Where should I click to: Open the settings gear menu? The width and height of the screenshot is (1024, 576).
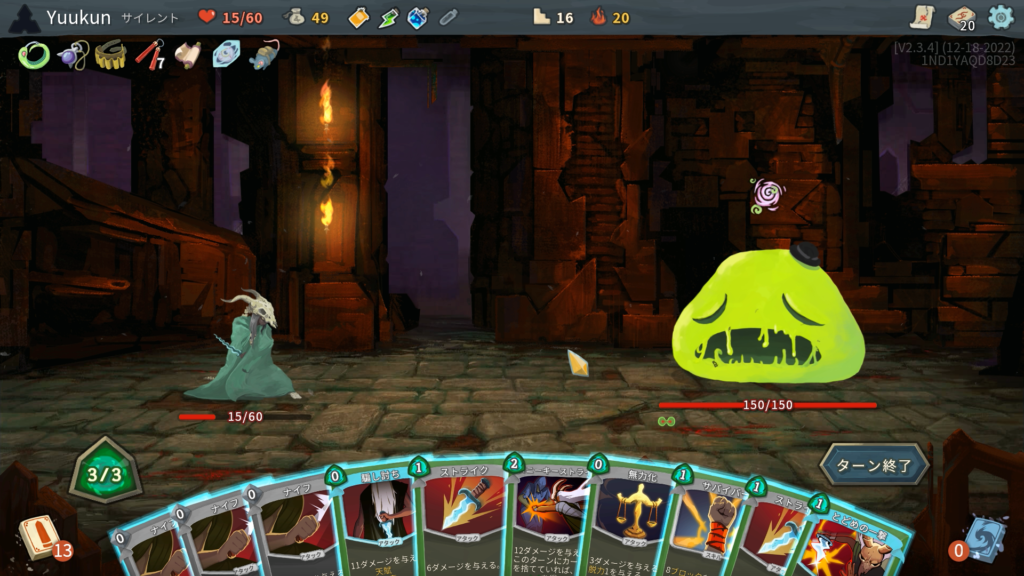[x=1000, y=17]
